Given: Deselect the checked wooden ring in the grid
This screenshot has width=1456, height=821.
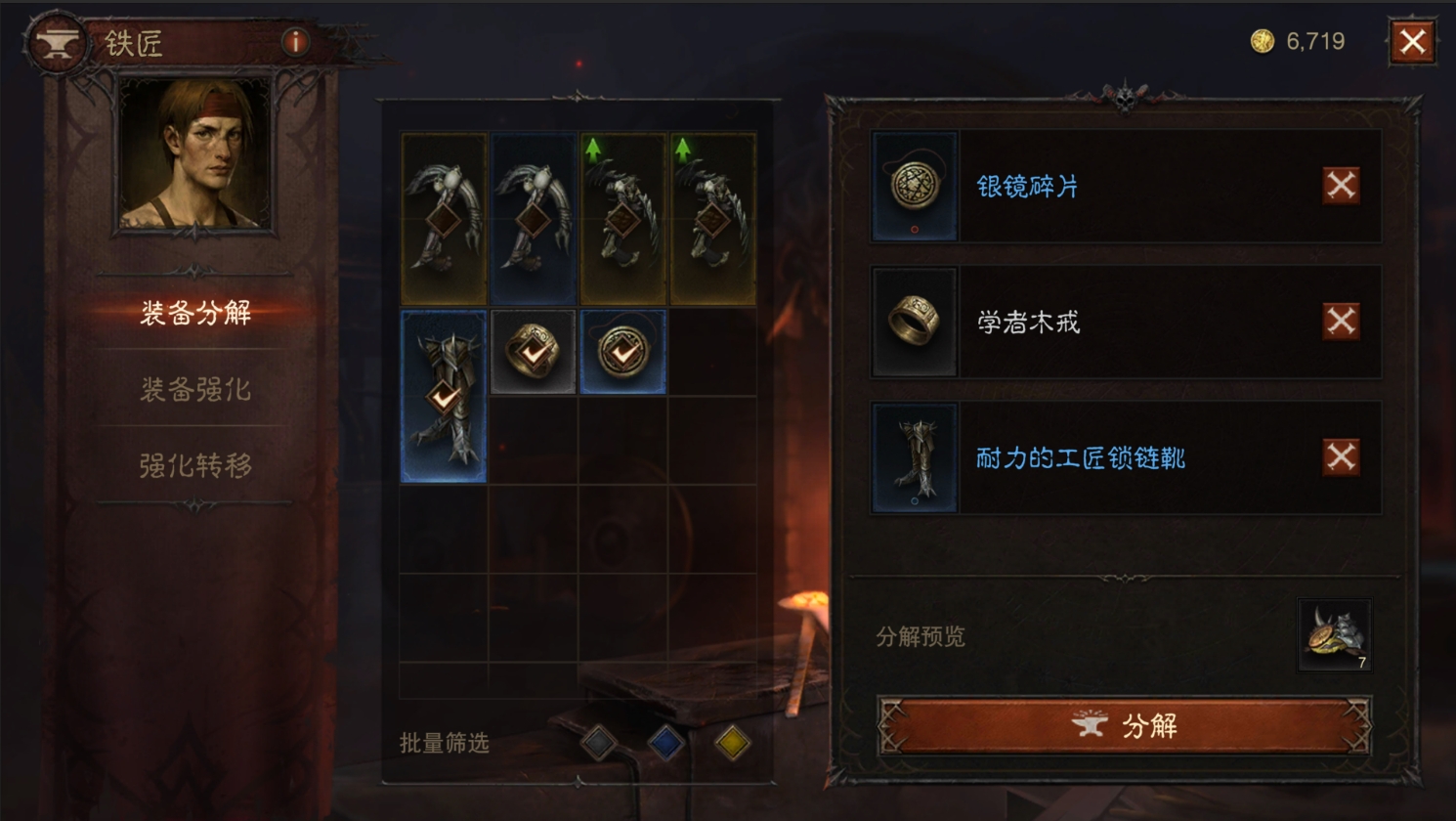Looking at the screenshot, I should tap(533, 352).
